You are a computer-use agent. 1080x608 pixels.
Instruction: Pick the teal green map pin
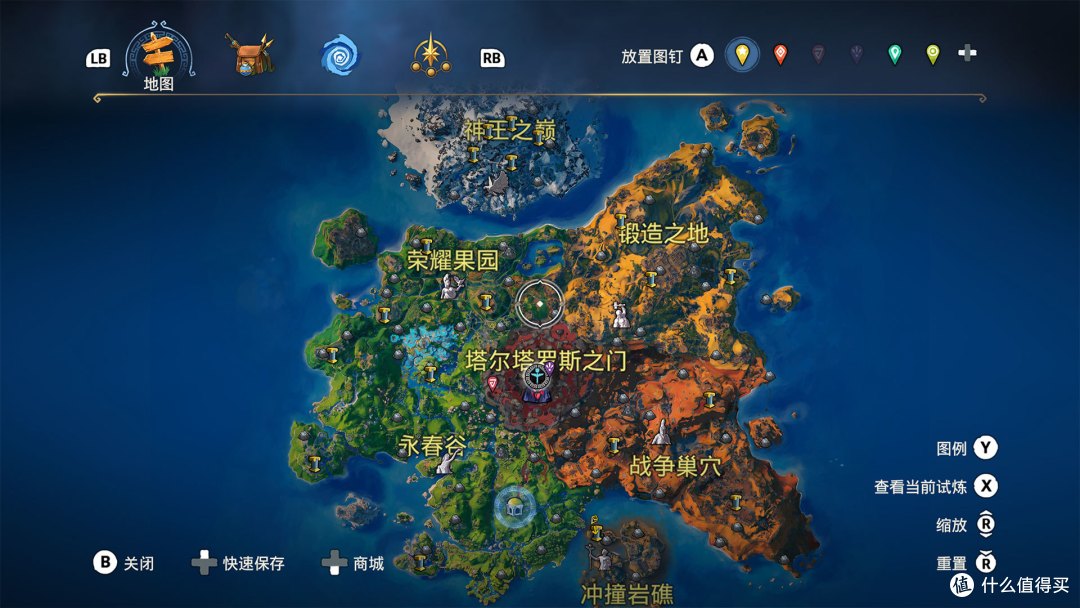[894, 55]
